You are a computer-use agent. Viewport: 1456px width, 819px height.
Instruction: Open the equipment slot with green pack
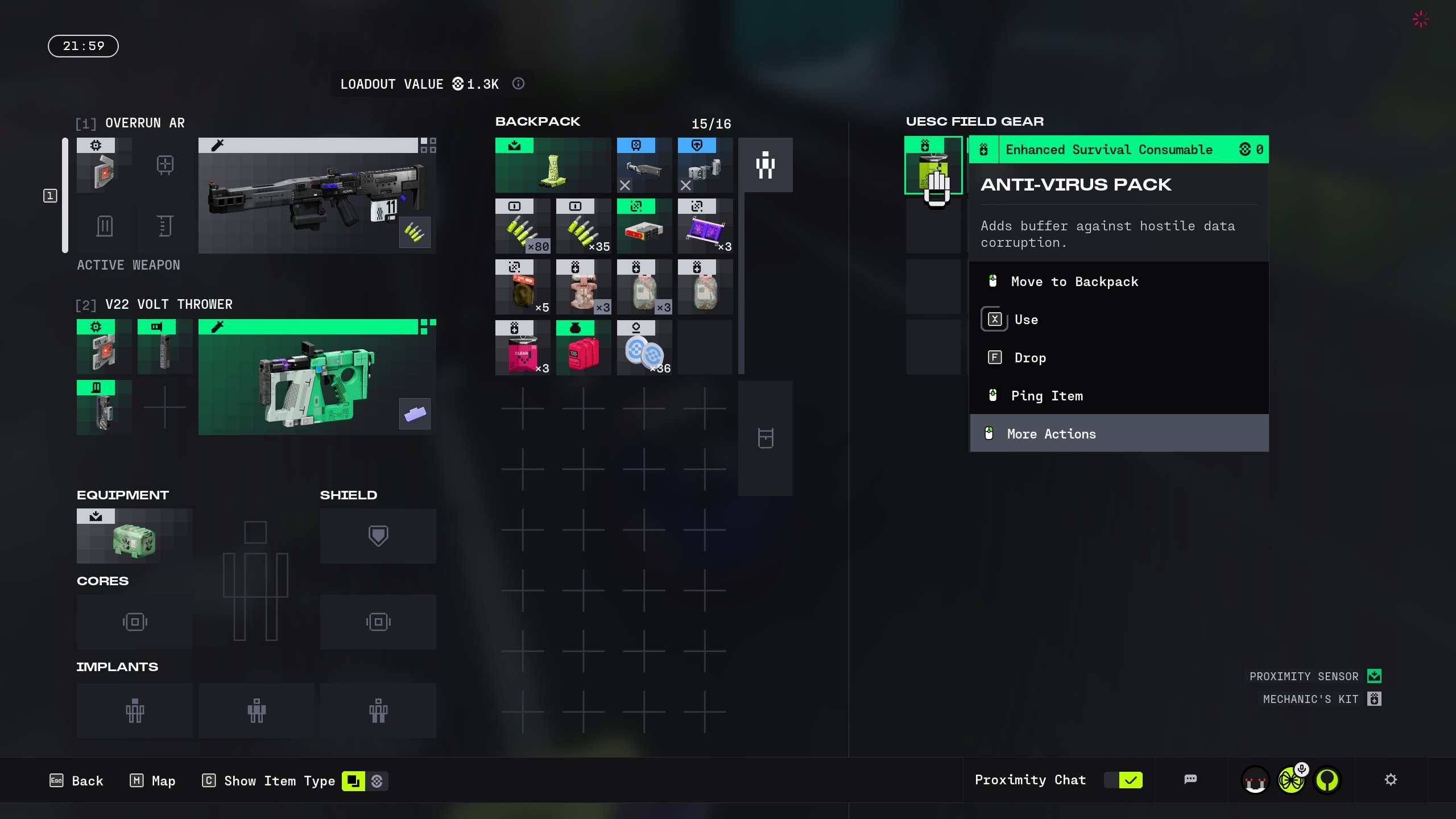point(134,536)
